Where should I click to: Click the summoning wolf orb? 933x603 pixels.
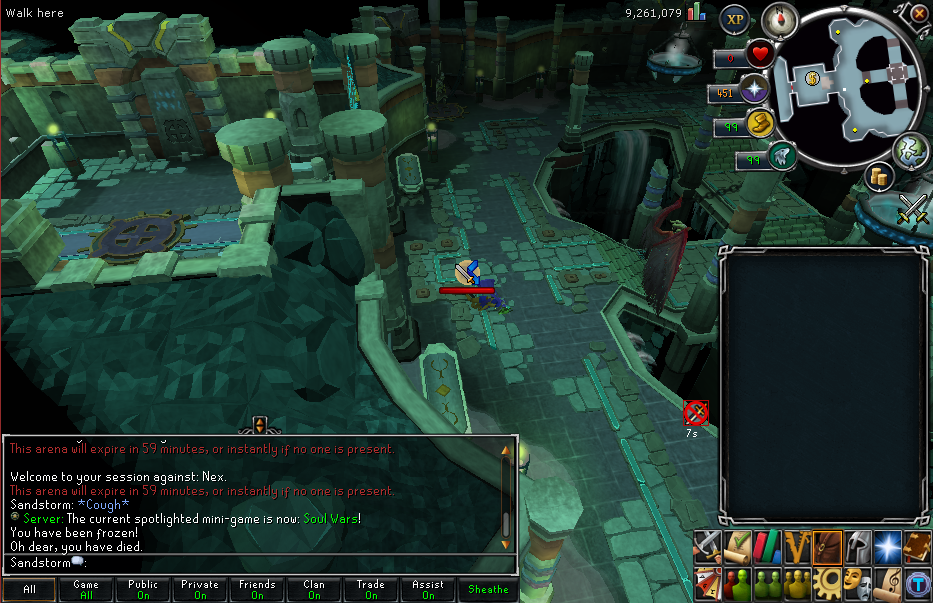pyautogui.click(x=782, y=158)
